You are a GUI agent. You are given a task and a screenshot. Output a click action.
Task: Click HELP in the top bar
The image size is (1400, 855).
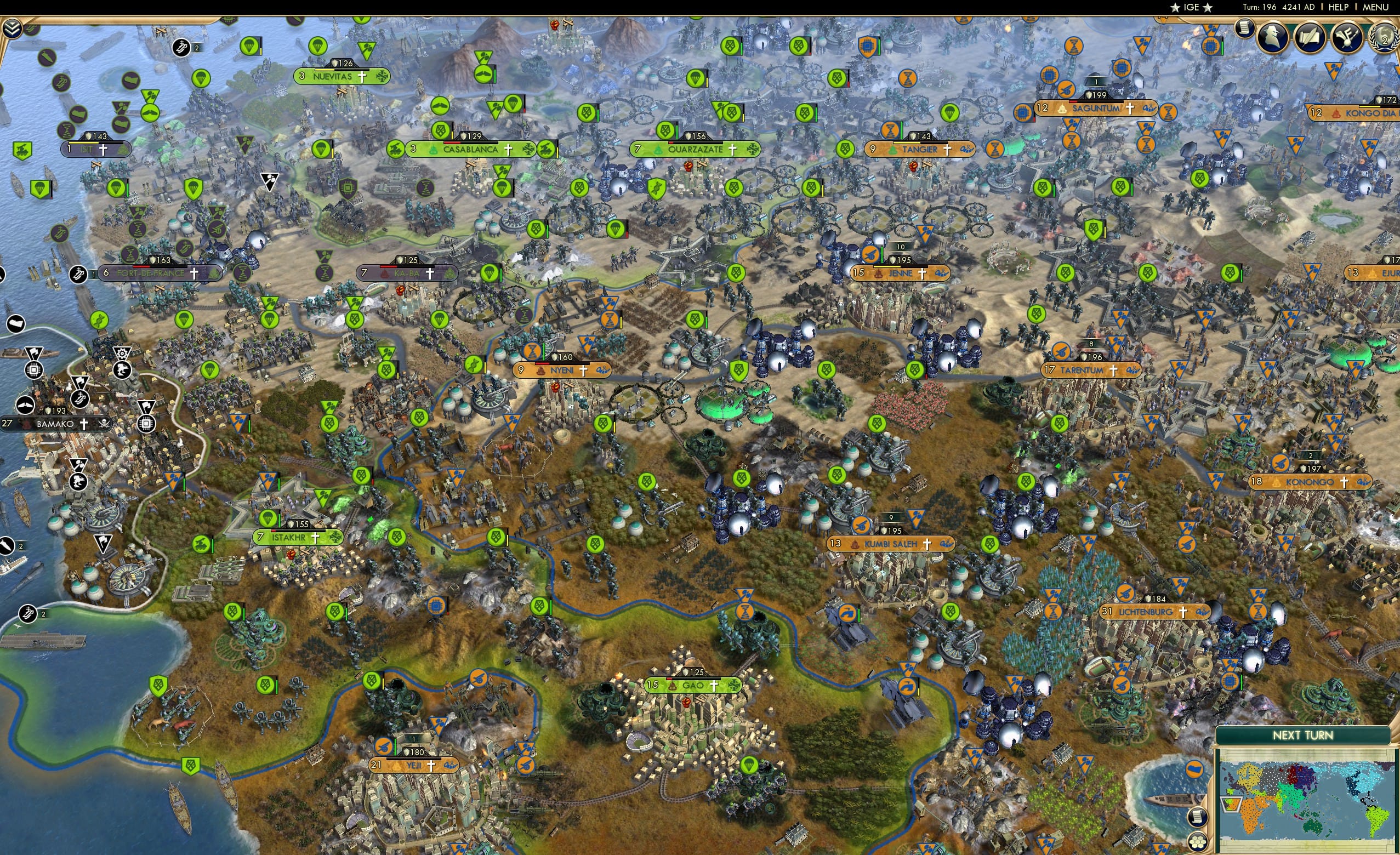1339,7
